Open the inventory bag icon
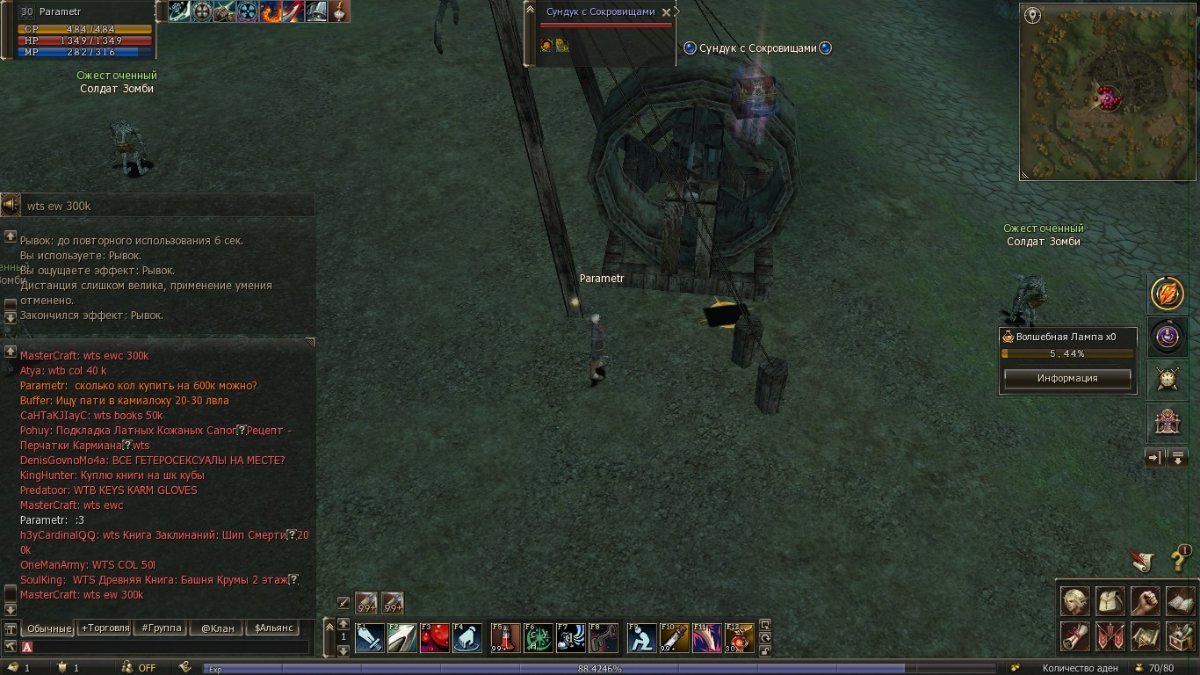The height and width of the screenshot is (675, 1200). coord(1110,601)
